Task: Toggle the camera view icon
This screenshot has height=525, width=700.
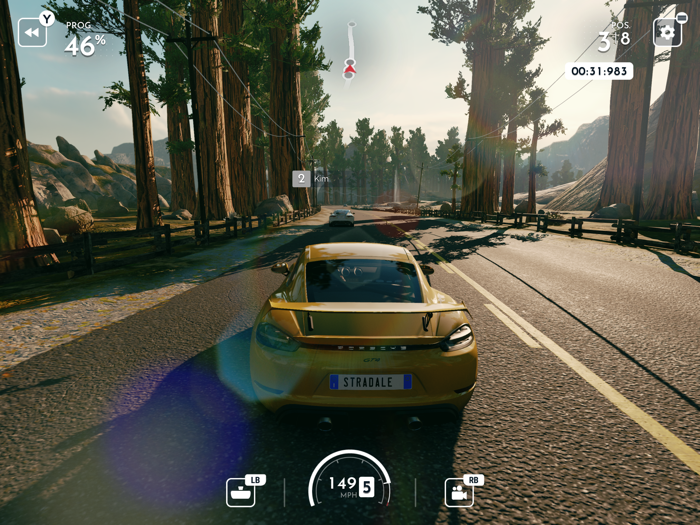Action: pos(459,492)
